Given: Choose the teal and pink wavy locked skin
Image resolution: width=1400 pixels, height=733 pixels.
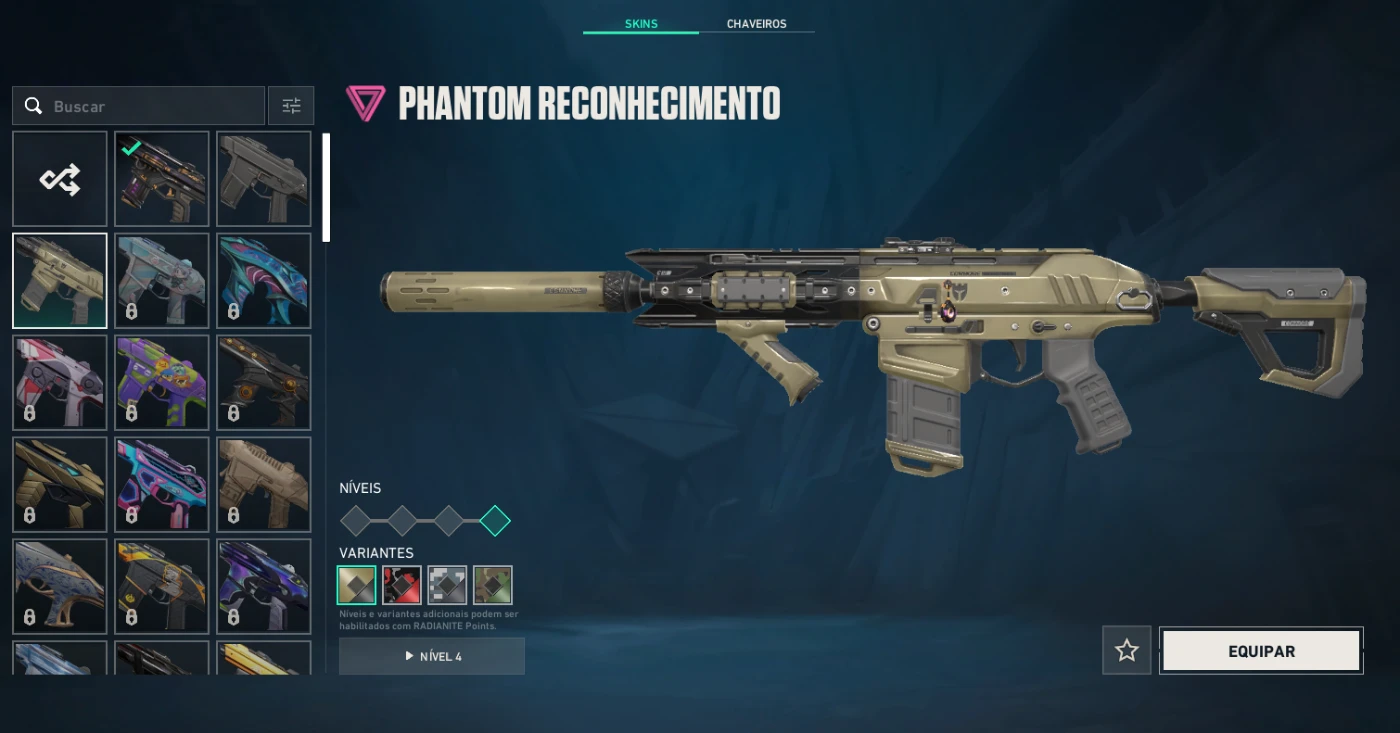Looking at the screenshot, I should 264,281.
